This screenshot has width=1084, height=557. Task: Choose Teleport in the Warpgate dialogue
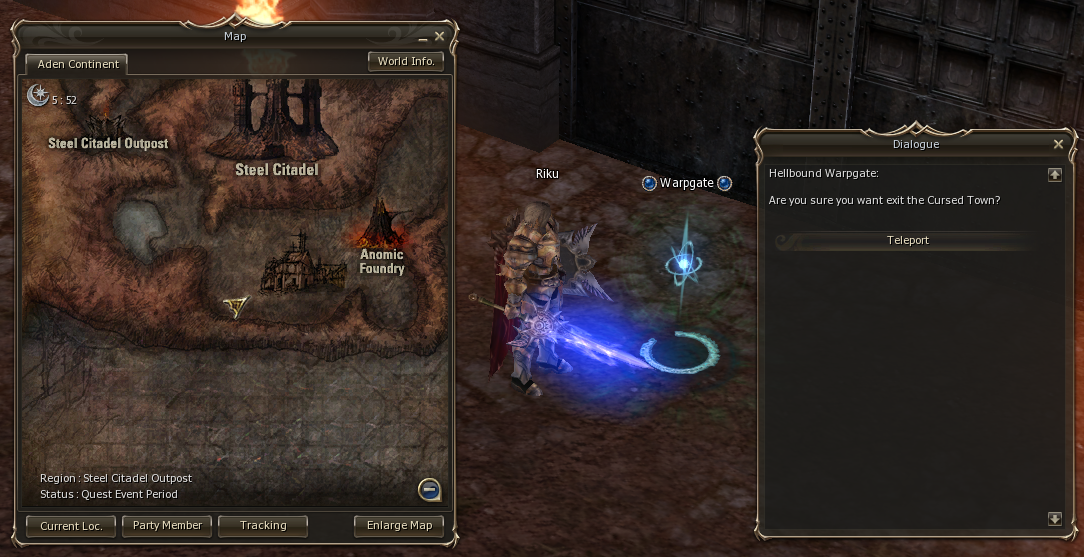(907, 241)
